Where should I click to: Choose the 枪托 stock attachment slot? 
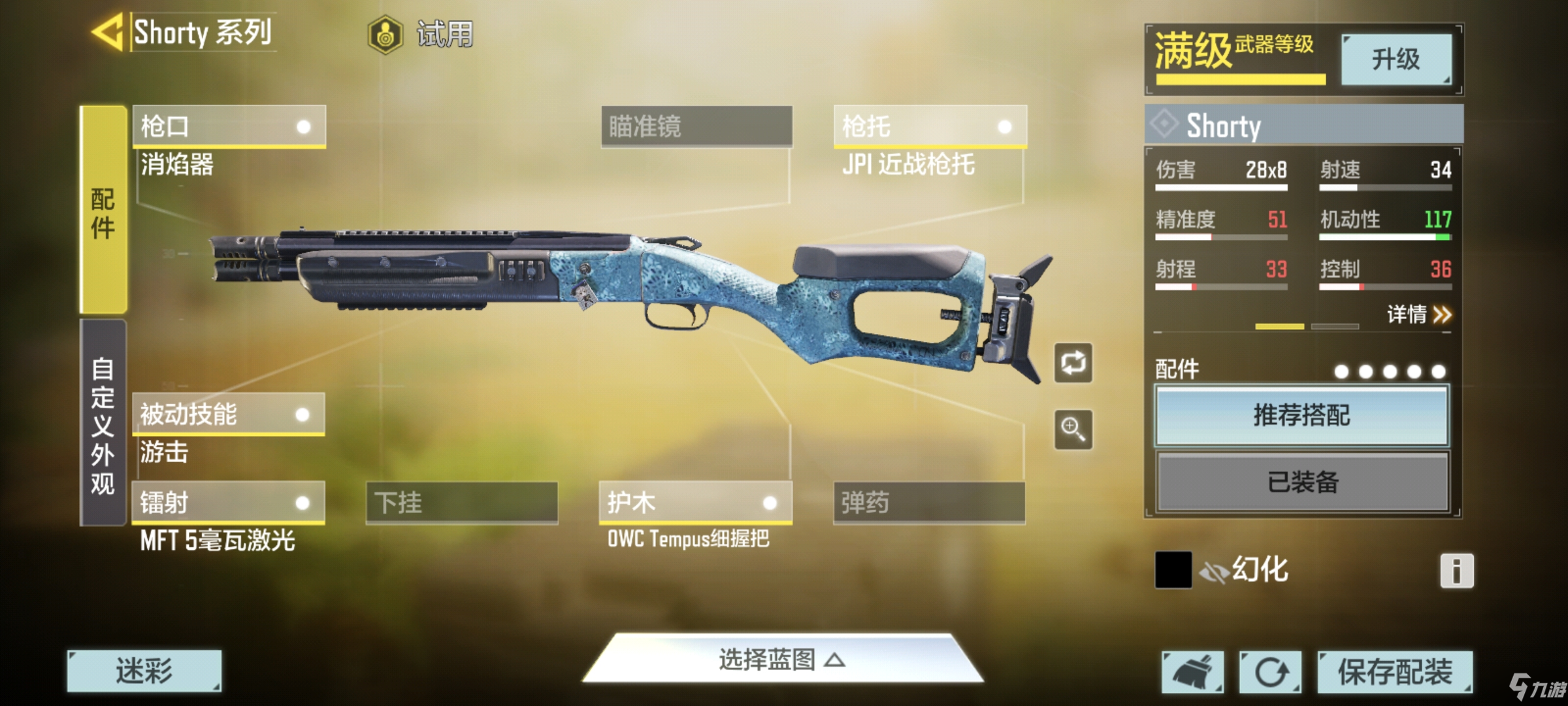pyautogui.click(x=930, y=126)
